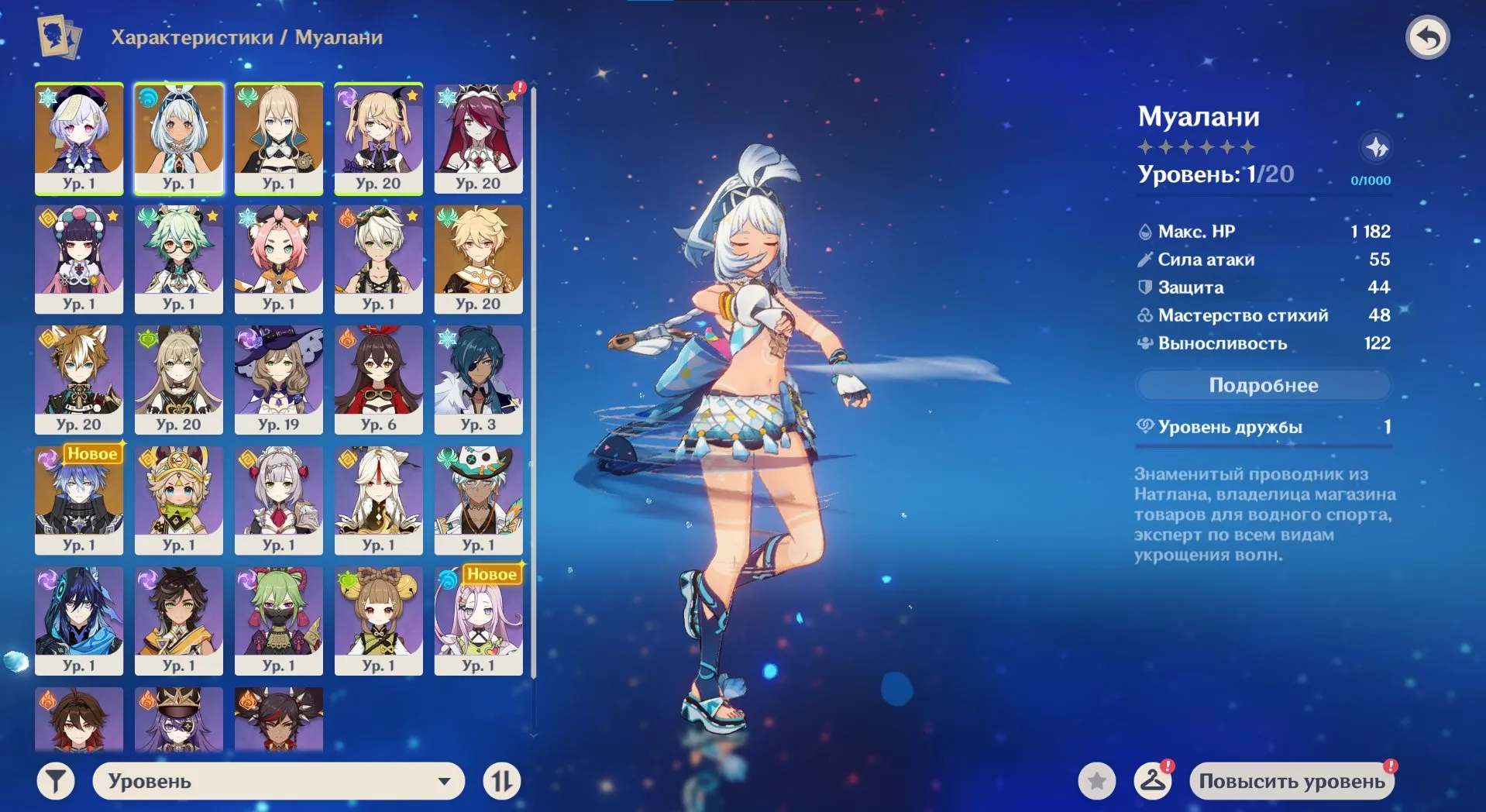
Task: Toggle sort order arrows button
Action: pos(501,781)
